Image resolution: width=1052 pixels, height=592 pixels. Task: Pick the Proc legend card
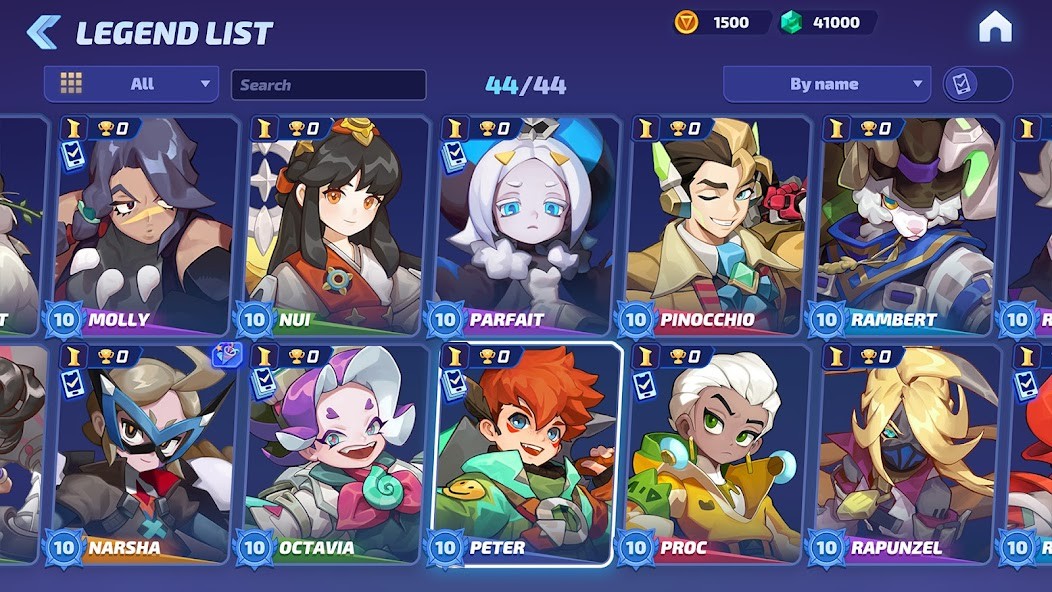(716, 454)
